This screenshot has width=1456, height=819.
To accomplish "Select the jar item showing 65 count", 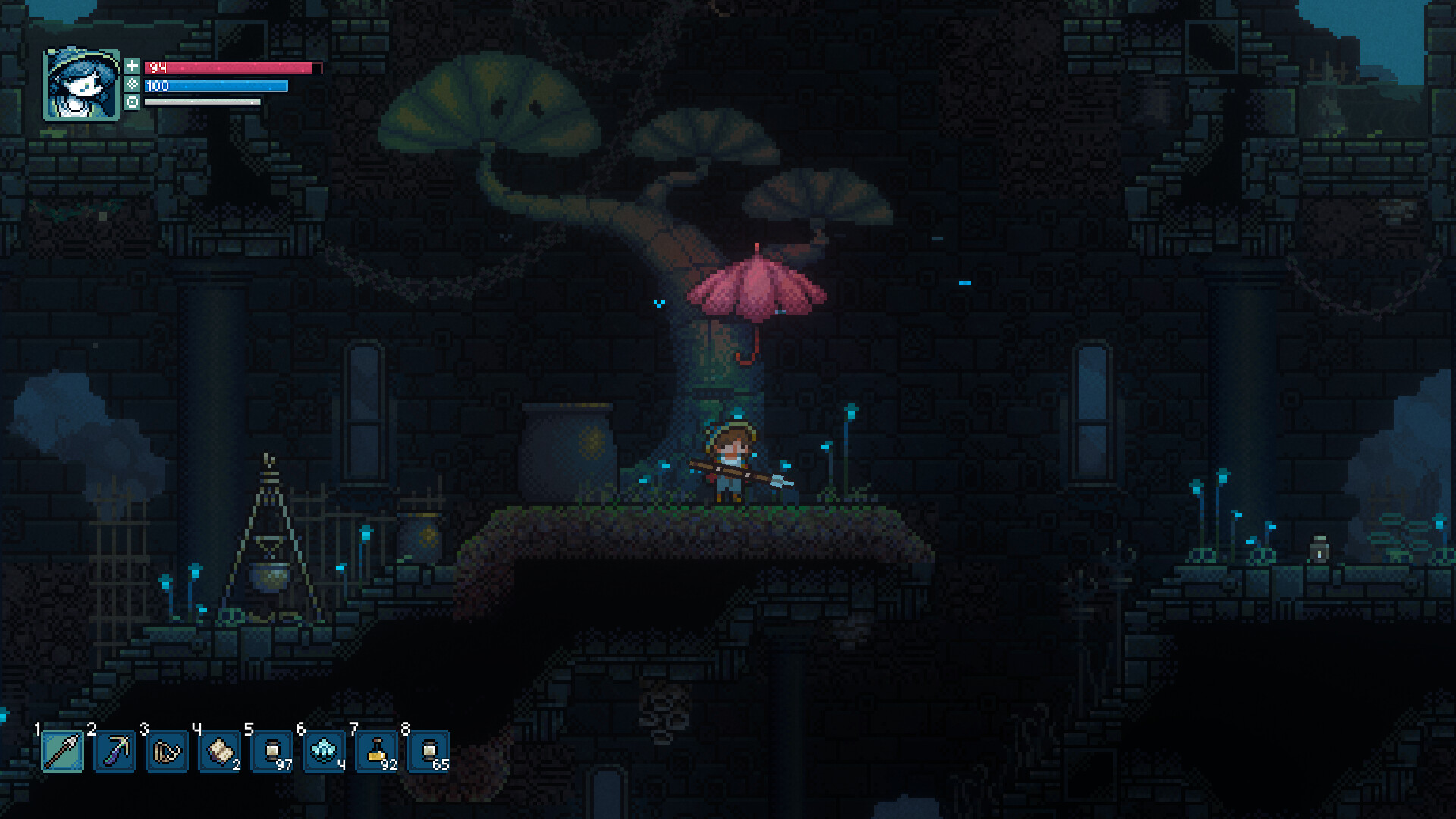I will [x=429, y=751].
